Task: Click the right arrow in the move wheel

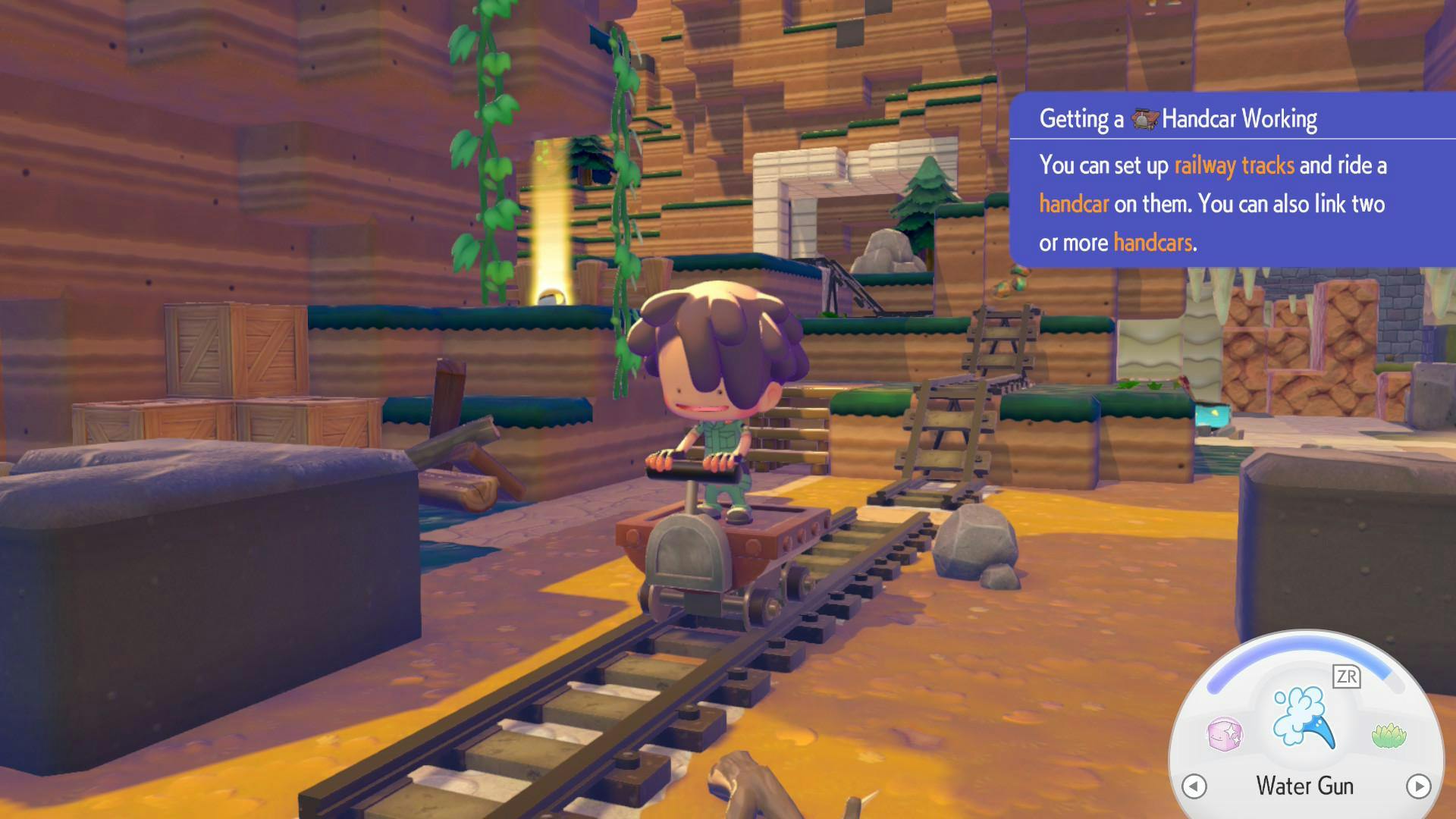Action: (1418, 786)
